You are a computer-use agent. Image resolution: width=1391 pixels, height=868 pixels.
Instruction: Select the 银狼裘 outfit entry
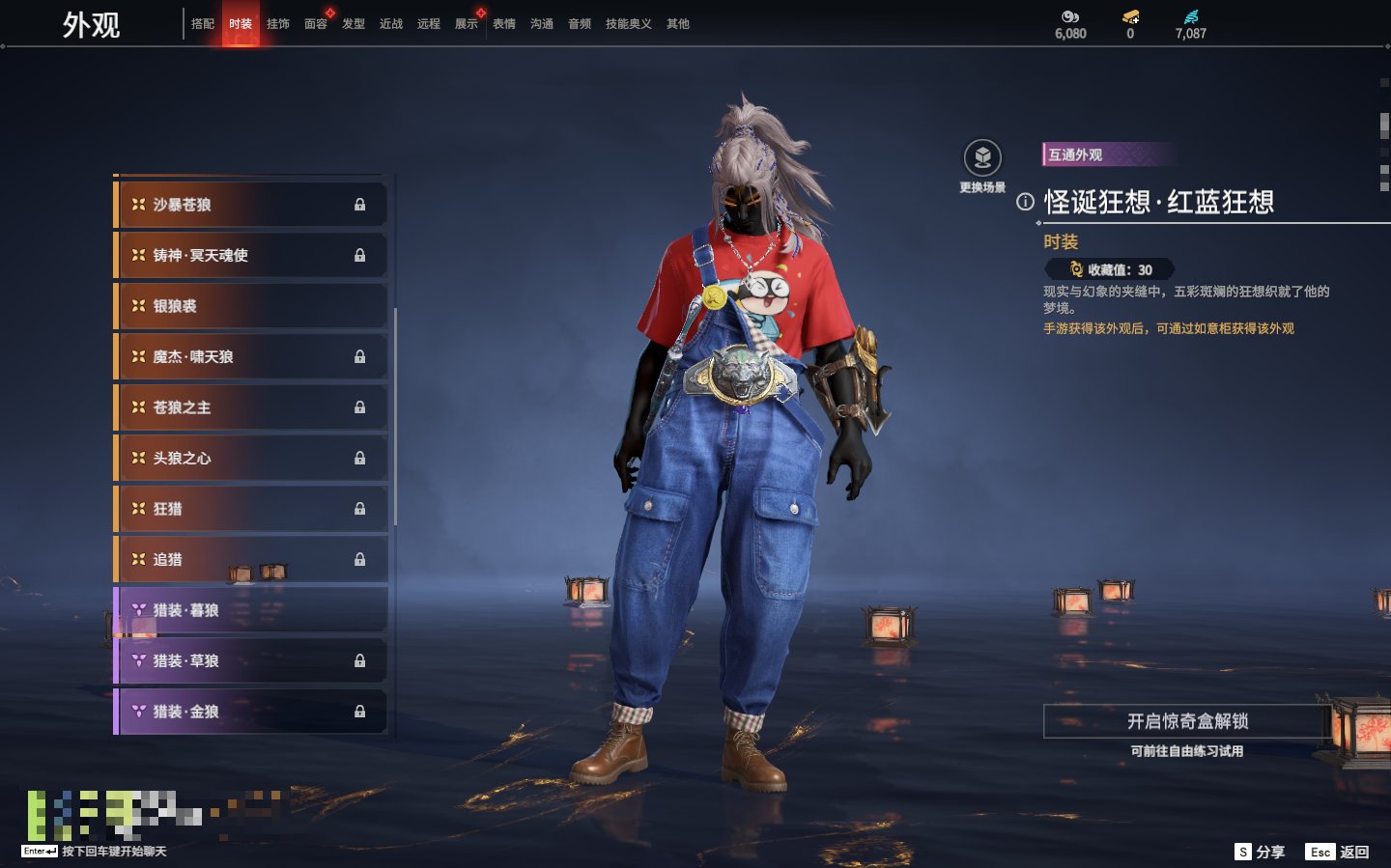250,306
